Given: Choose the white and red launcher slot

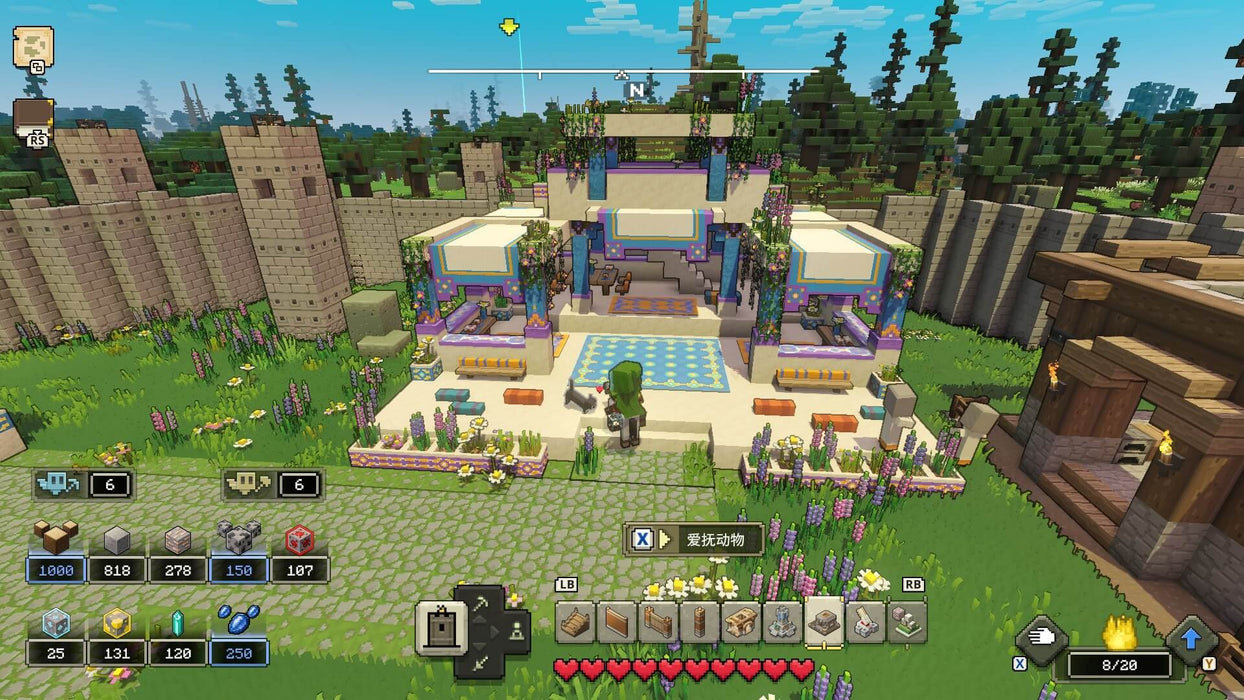Looking at the screenshot, I should point(866,622).
